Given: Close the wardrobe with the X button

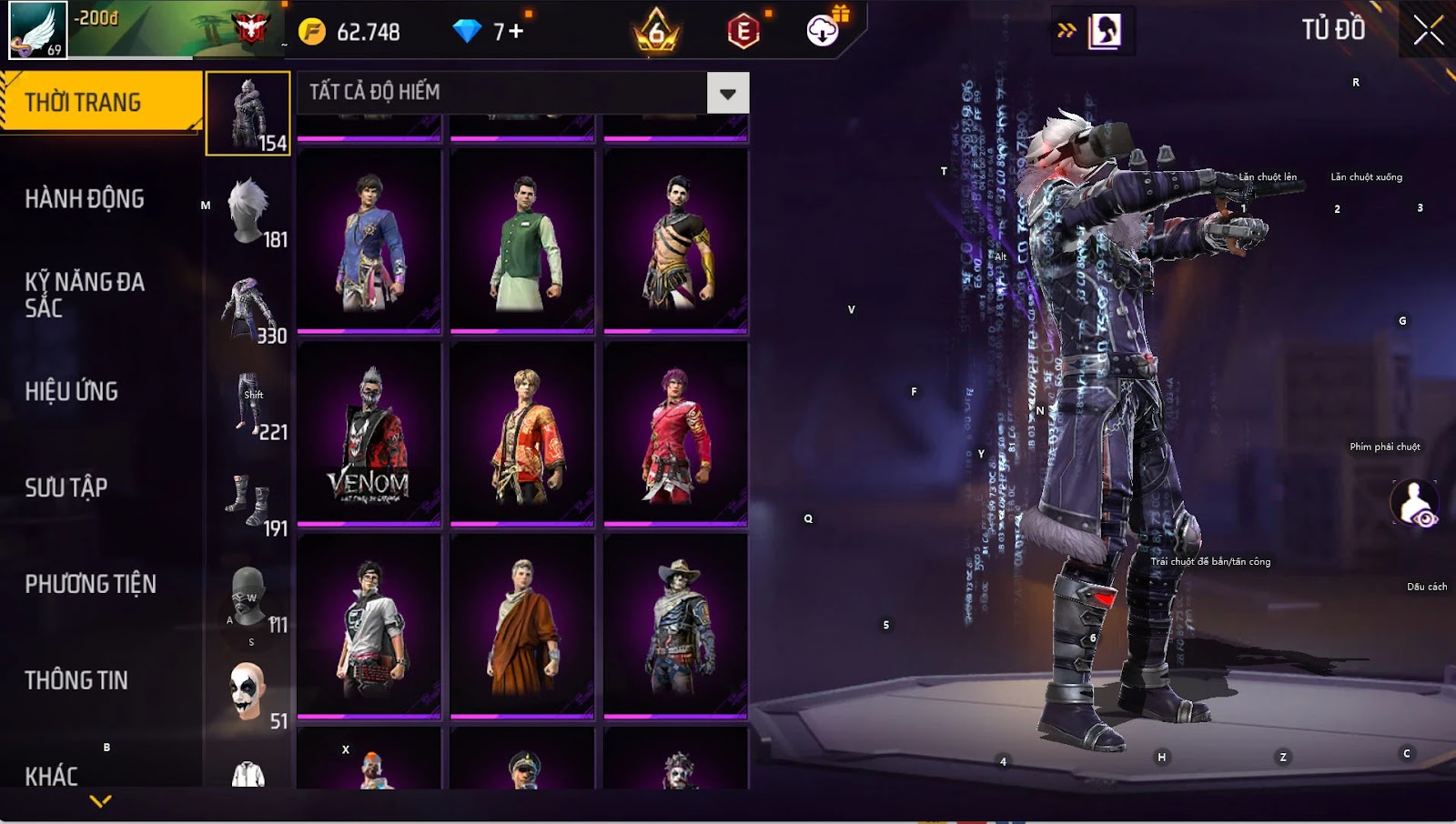Looking at the screenshot, I should pyautogui.click(x=1428, y=31).
